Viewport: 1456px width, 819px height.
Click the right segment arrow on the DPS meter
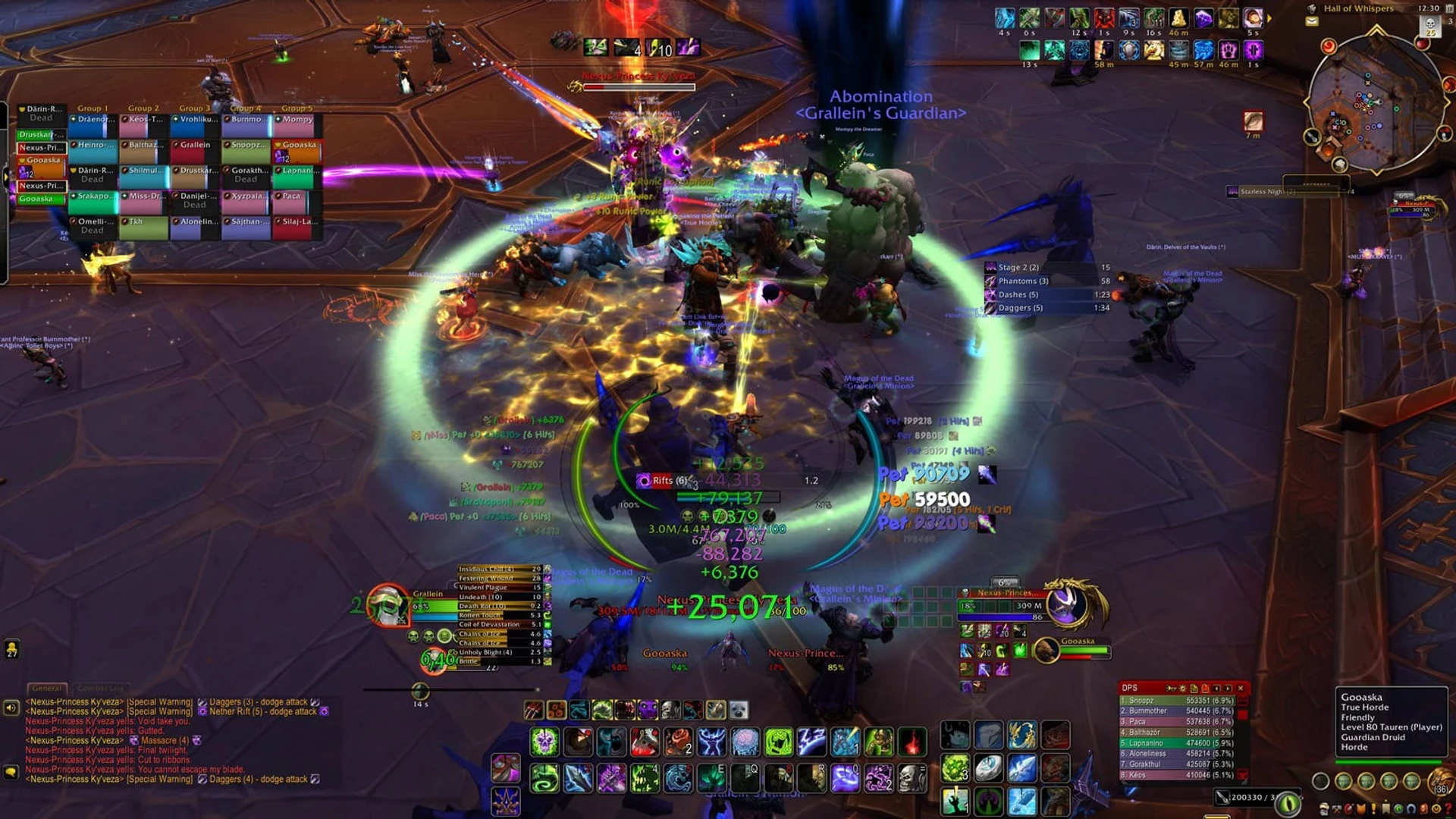point(1227,688)
